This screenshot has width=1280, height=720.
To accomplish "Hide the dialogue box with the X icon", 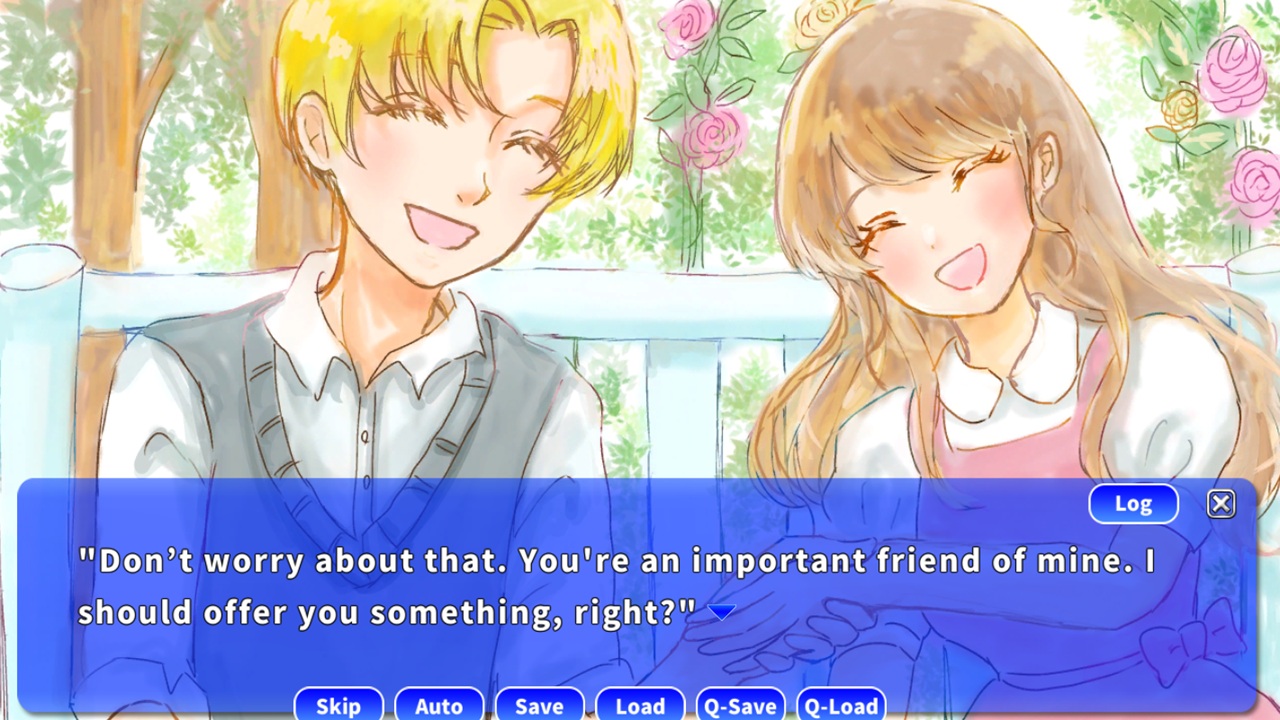I will tap(1221, 503).
